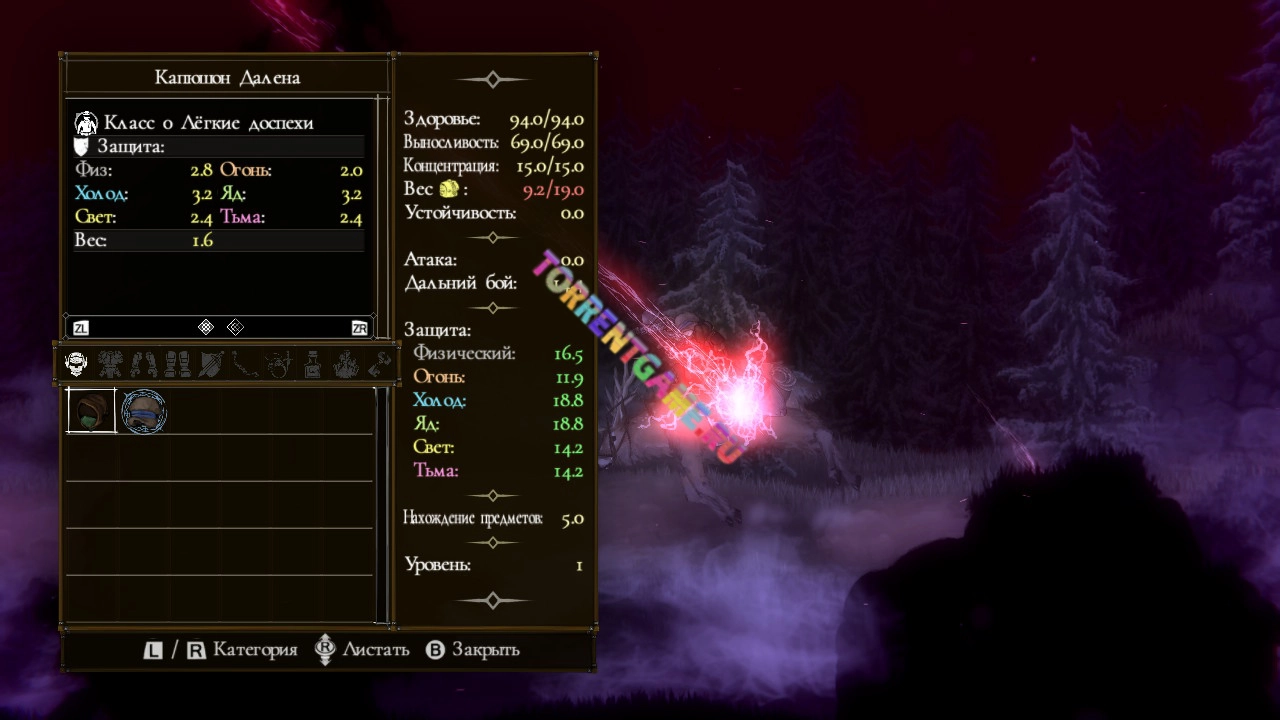Open the boots category tab

177,364
